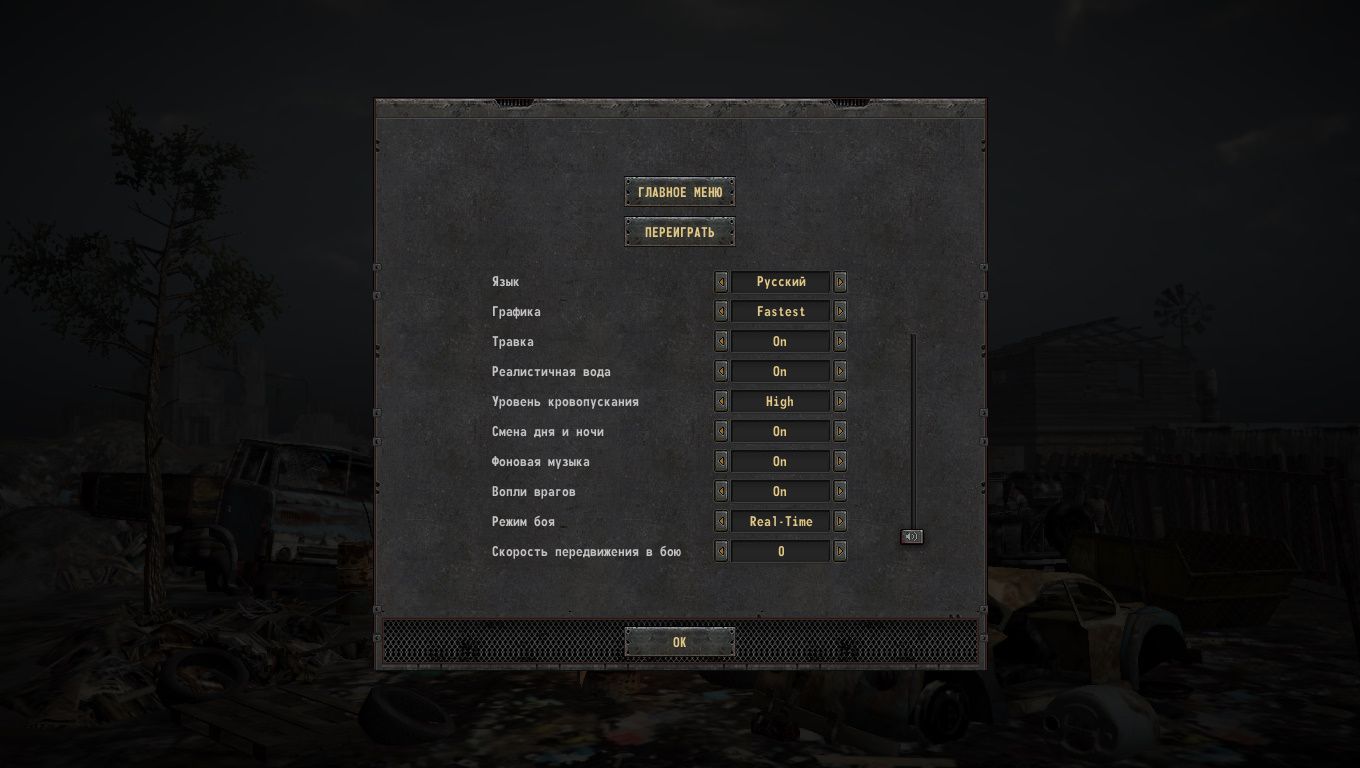This screenshot has height=768, width=1360.
Task: Click the Переиграть button
Action: (680, 232)
